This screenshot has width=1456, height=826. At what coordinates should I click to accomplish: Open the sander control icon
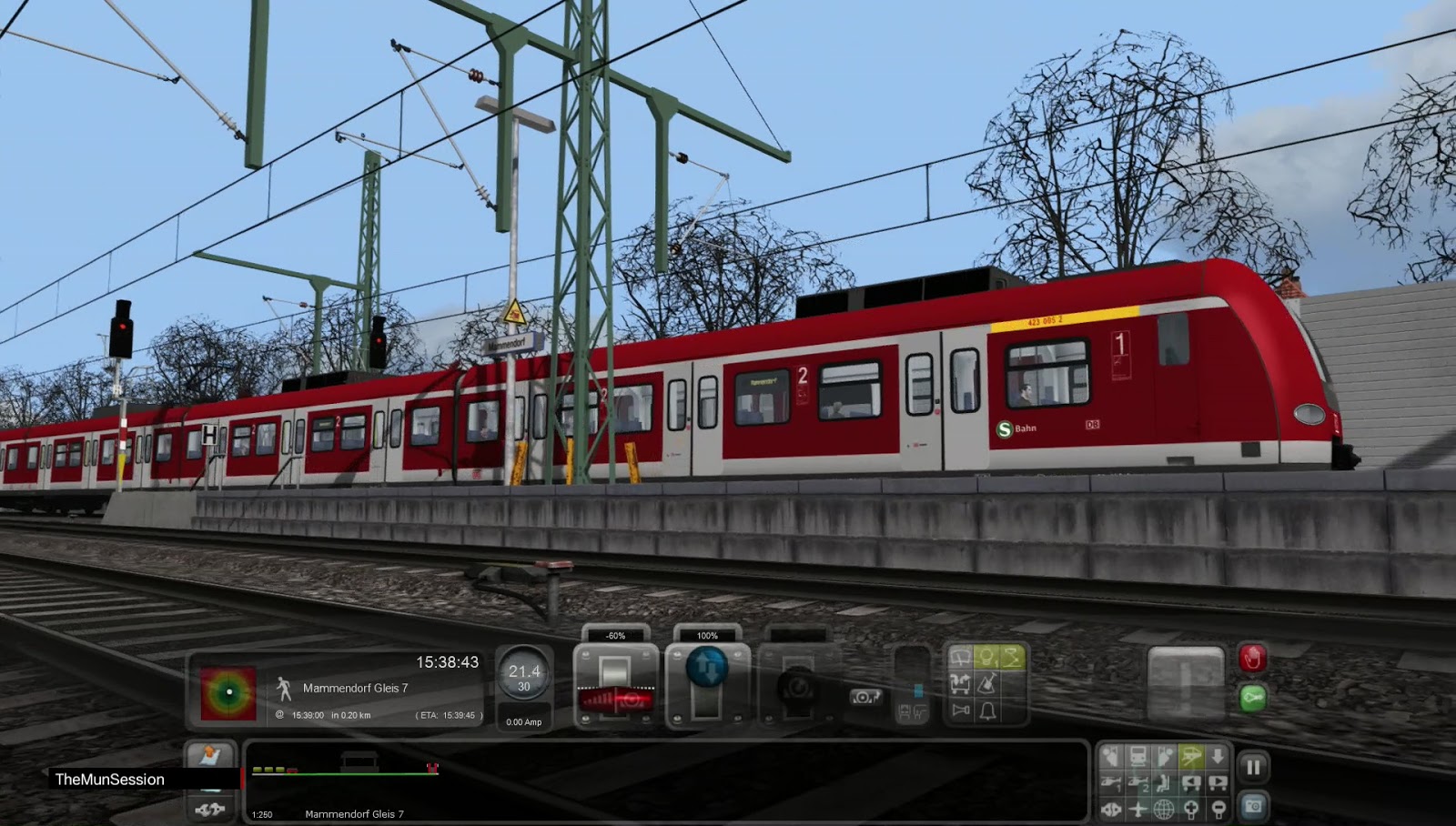988,682
